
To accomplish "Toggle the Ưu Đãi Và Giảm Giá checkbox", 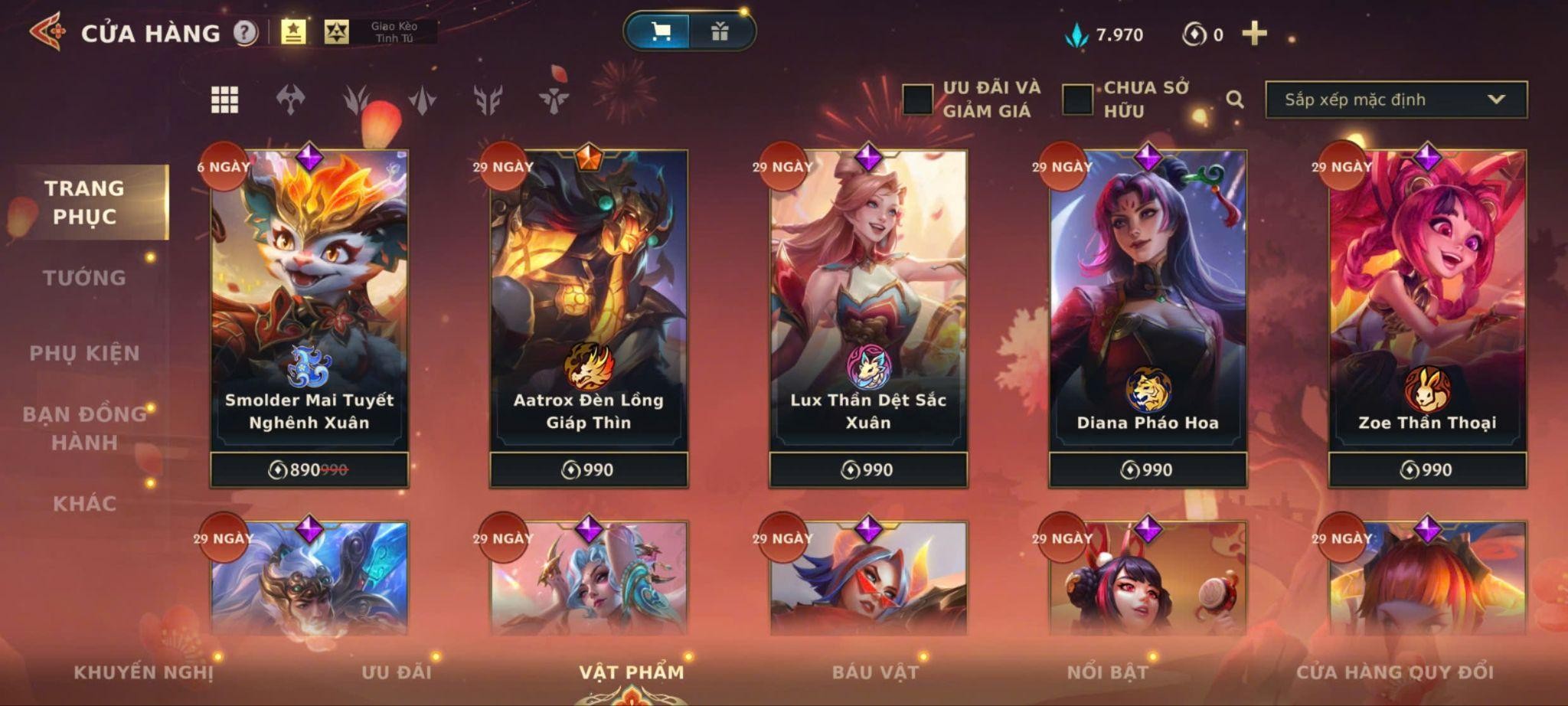I will 917,100.
